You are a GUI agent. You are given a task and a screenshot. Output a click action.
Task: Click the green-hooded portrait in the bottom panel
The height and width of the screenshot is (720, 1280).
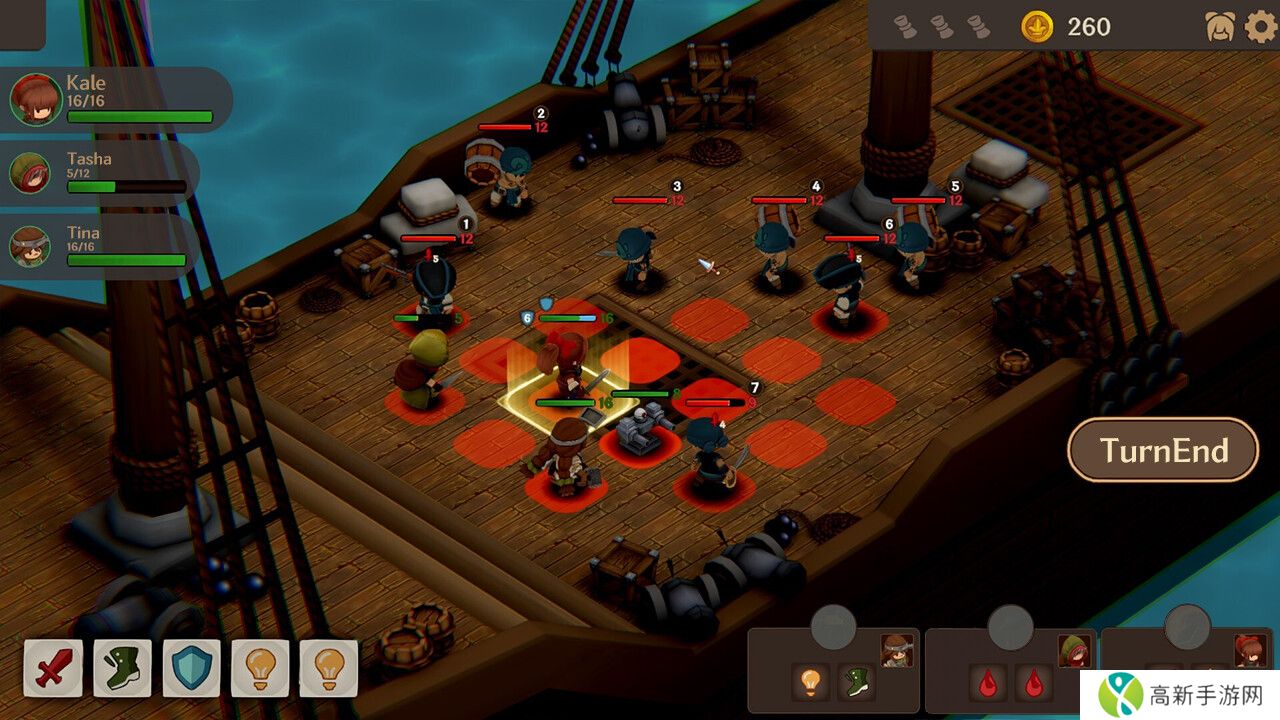pos(1074,650)
